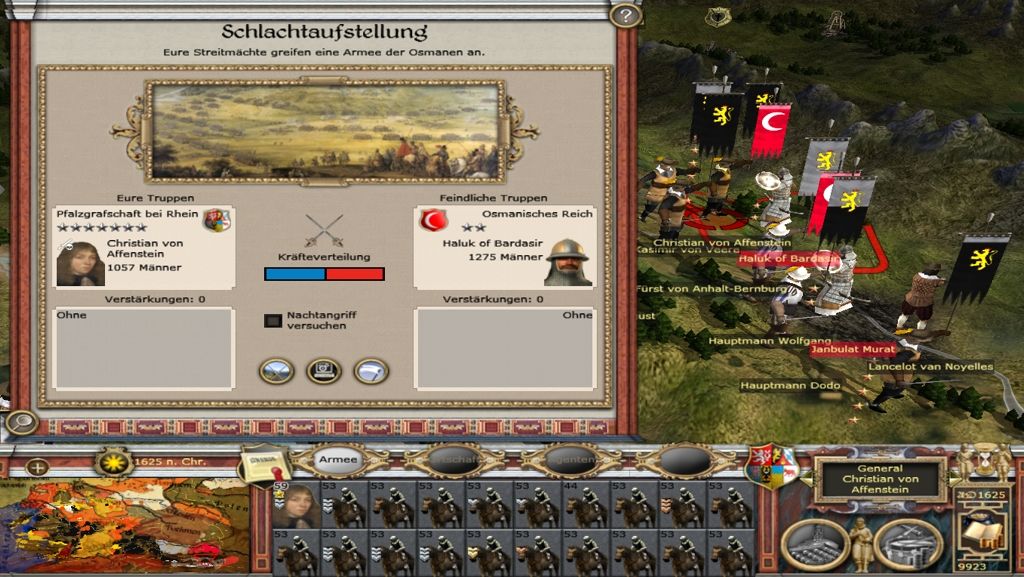Retreat from battle with the white flag button
Image resolution: width=1024 pixels, height=577 pixels.
371,371
